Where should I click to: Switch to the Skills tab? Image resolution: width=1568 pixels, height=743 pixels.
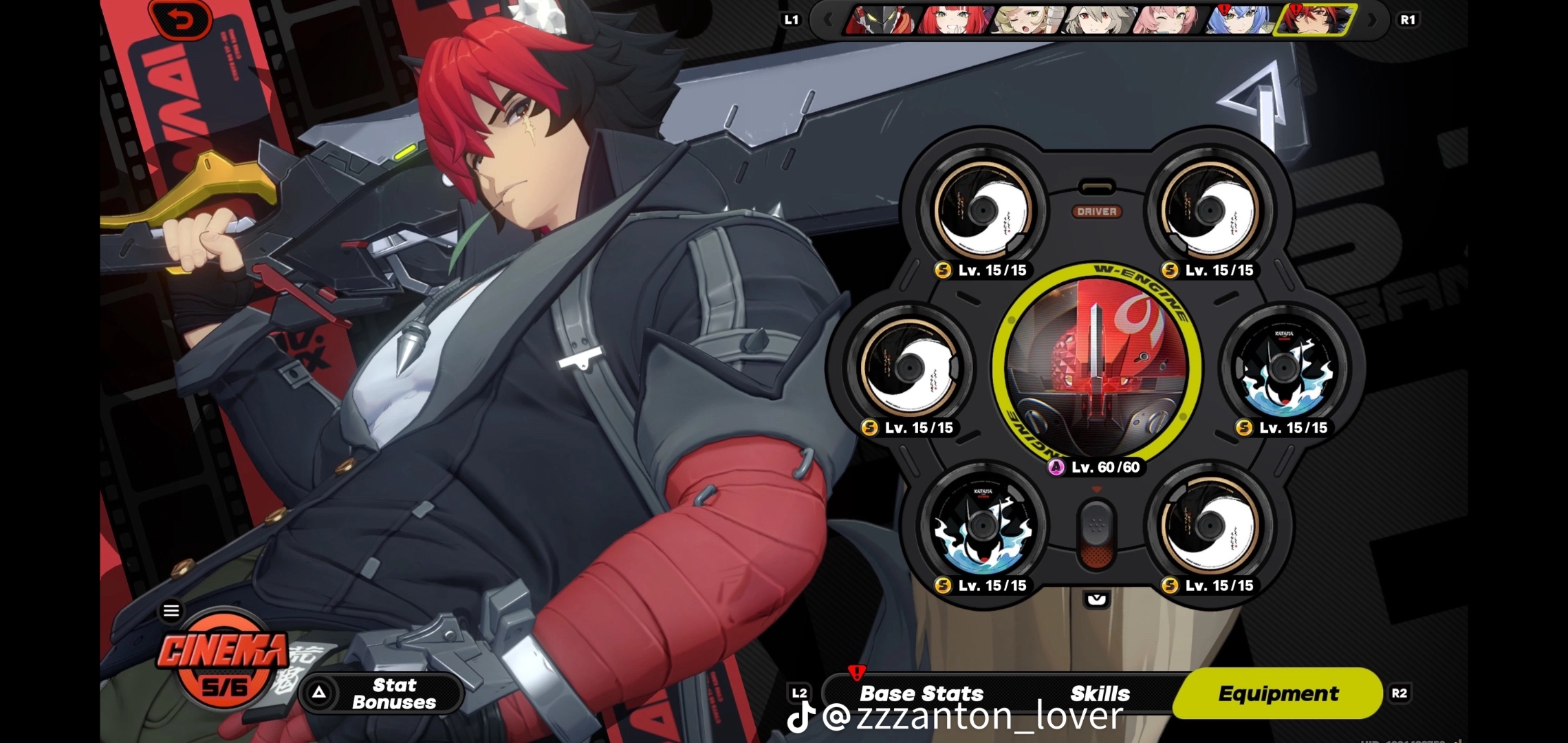[1100, 693]
